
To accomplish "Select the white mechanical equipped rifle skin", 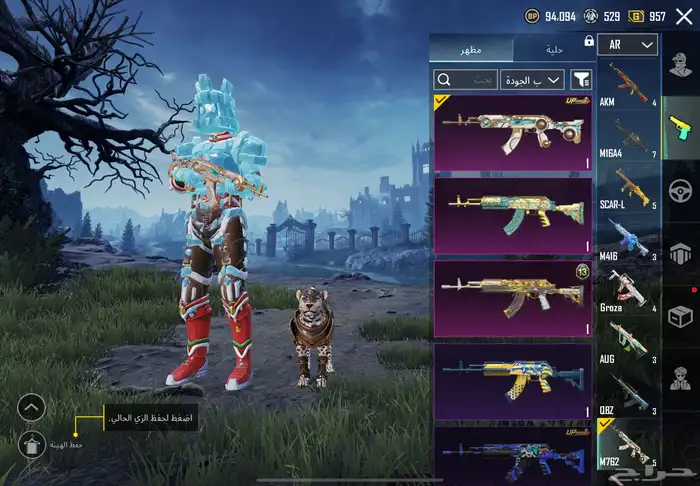I will [513, 132].
